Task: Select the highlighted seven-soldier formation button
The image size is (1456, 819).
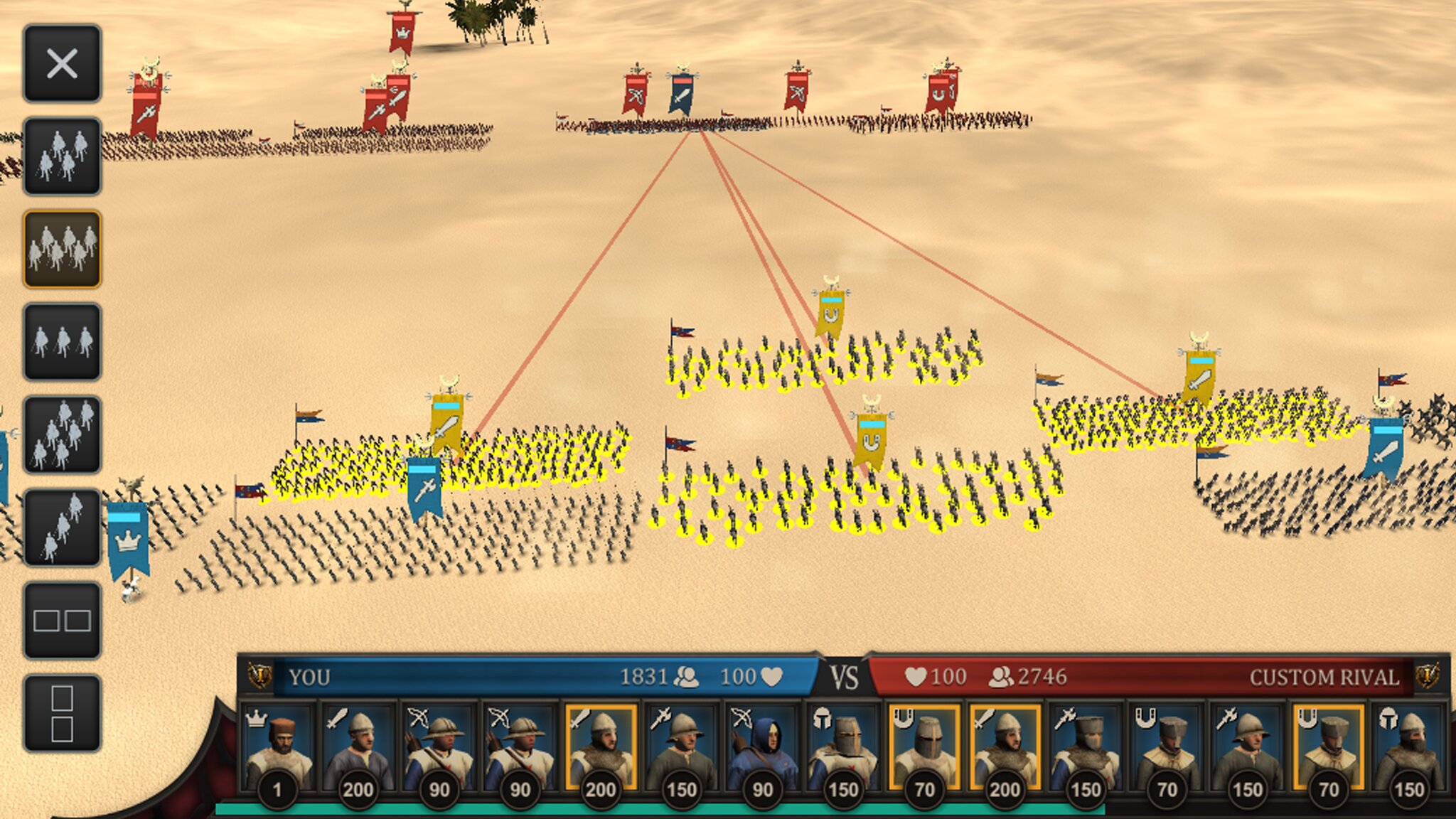Action: pyautogui.click(x=62, y=249)
